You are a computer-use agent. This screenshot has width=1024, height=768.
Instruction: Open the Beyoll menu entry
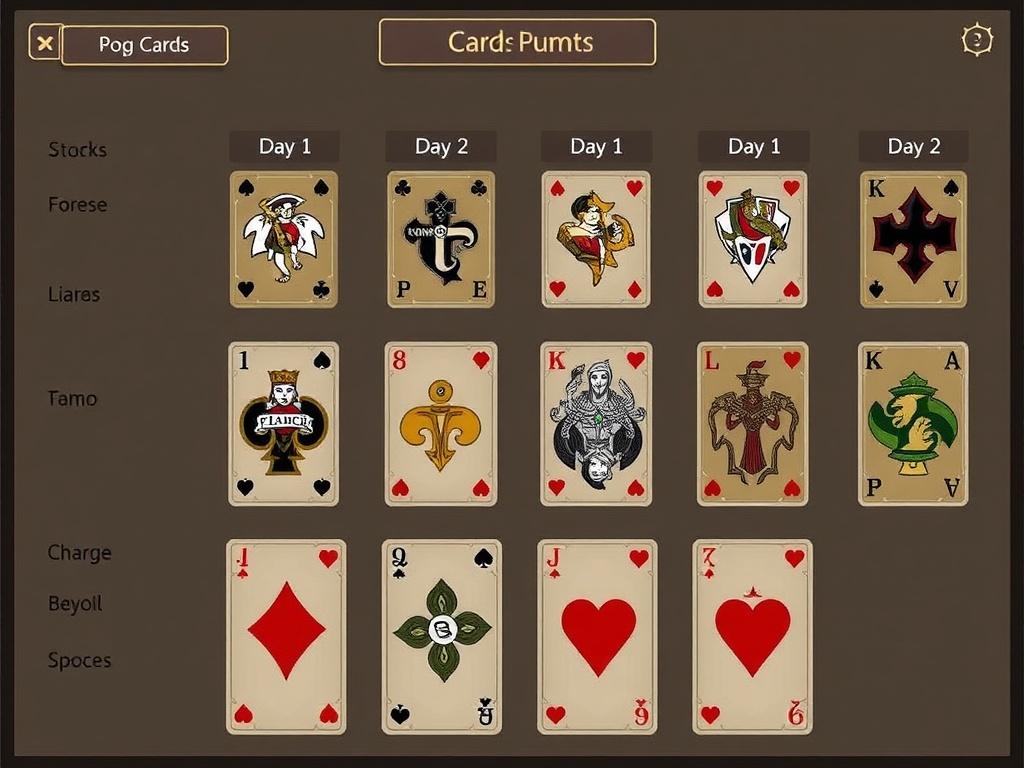tap(75, 604)
